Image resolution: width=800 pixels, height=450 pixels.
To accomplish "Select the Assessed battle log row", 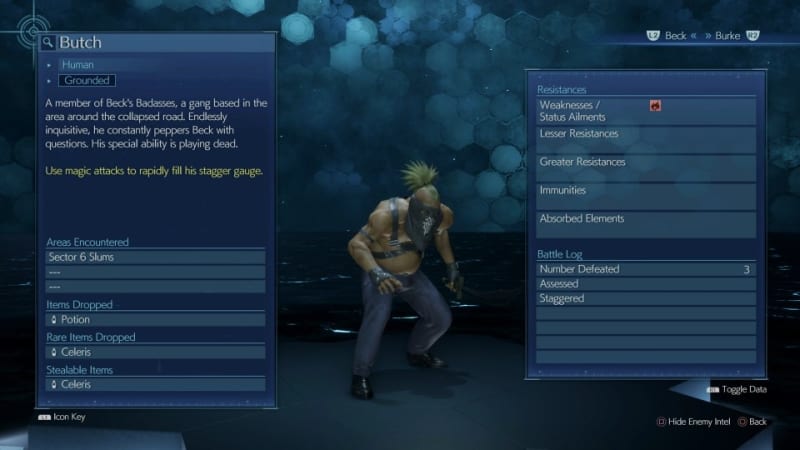I will 645,284.
